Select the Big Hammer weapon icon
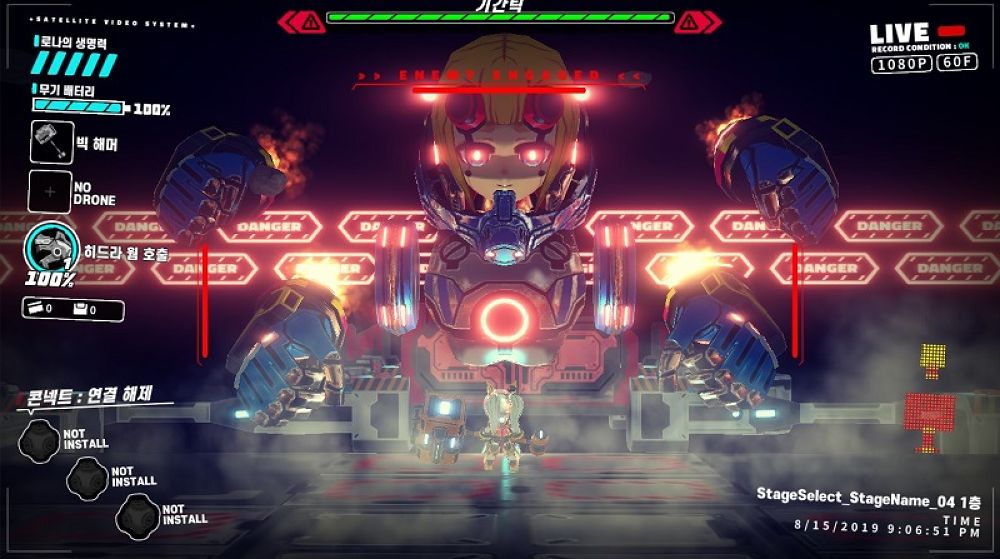 coord(52,142)
